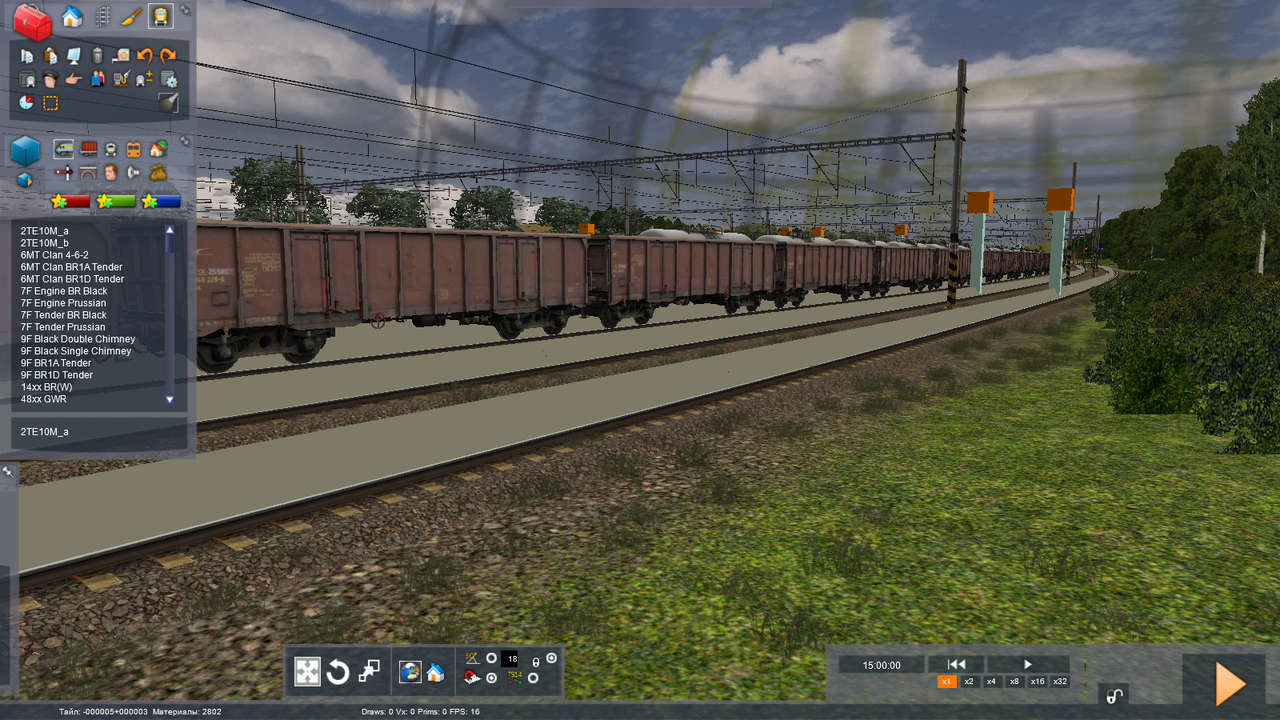Select the paintbrush tool tab
The width and height of the screenshot is (1280, 720).
point(130,16)
